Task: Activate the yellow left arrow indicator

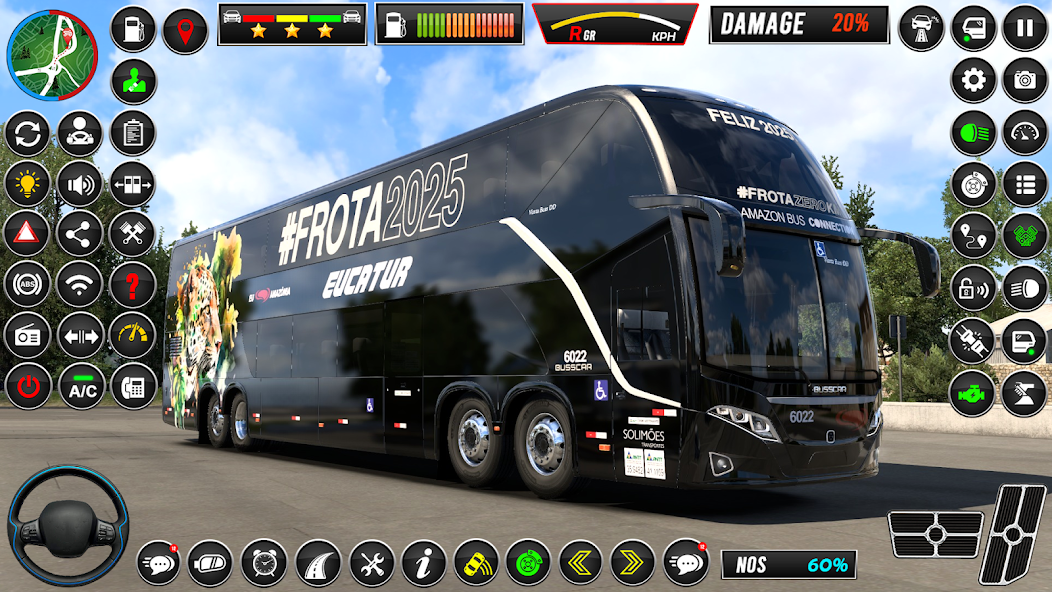Action: tap(580, 564)
